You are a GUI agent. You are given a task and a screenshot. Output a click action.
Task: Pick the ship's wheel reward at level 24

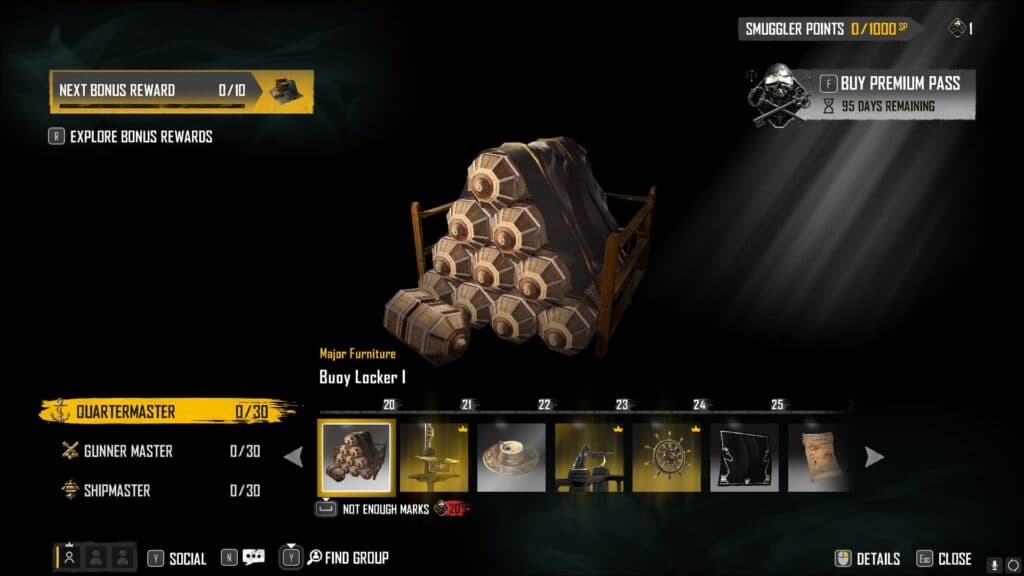pyautogui.click(x=666, y=457)
